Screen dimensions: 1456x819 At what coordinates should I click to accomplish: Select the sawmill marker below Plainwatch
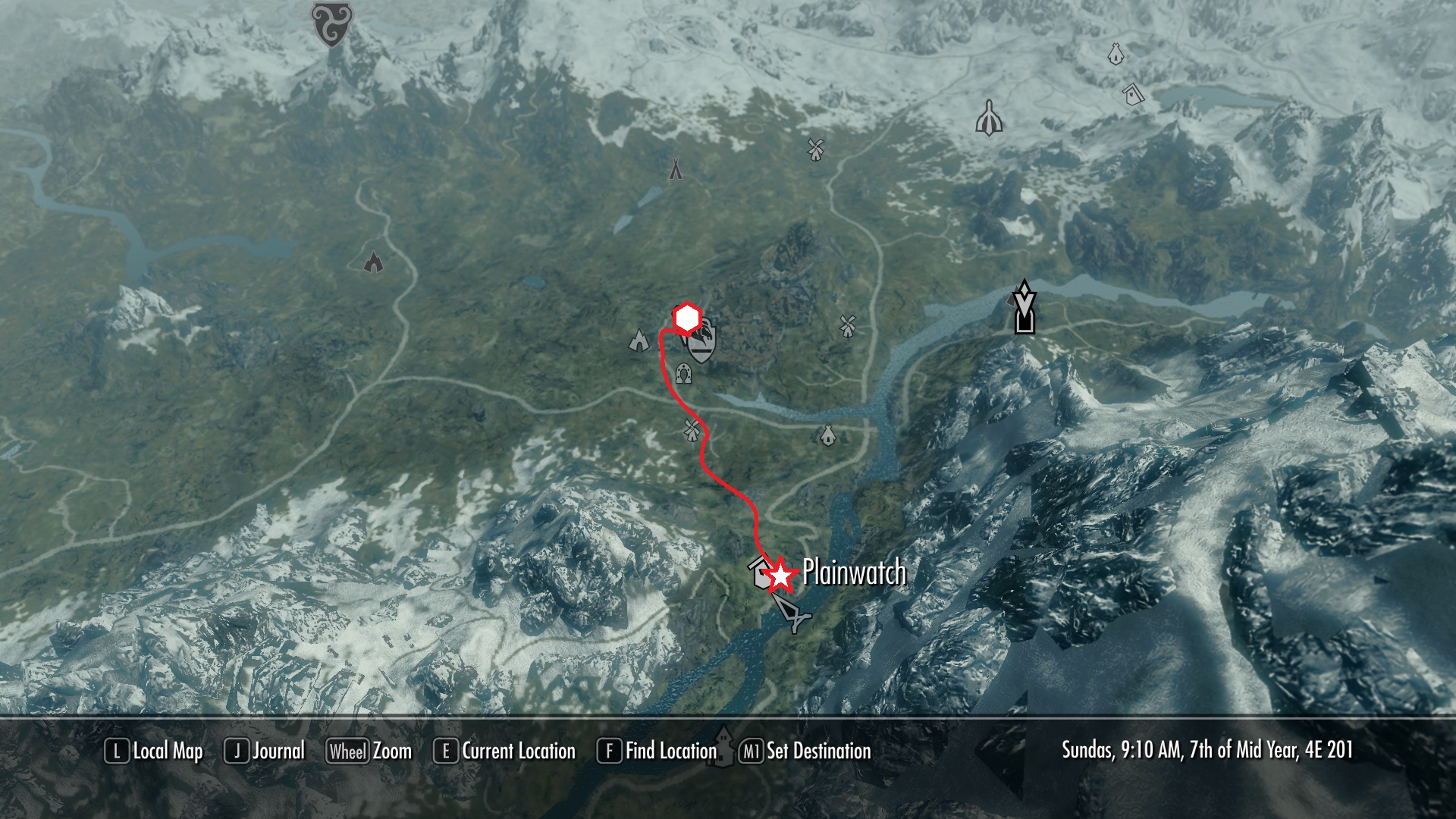click(x=792, y=613)
